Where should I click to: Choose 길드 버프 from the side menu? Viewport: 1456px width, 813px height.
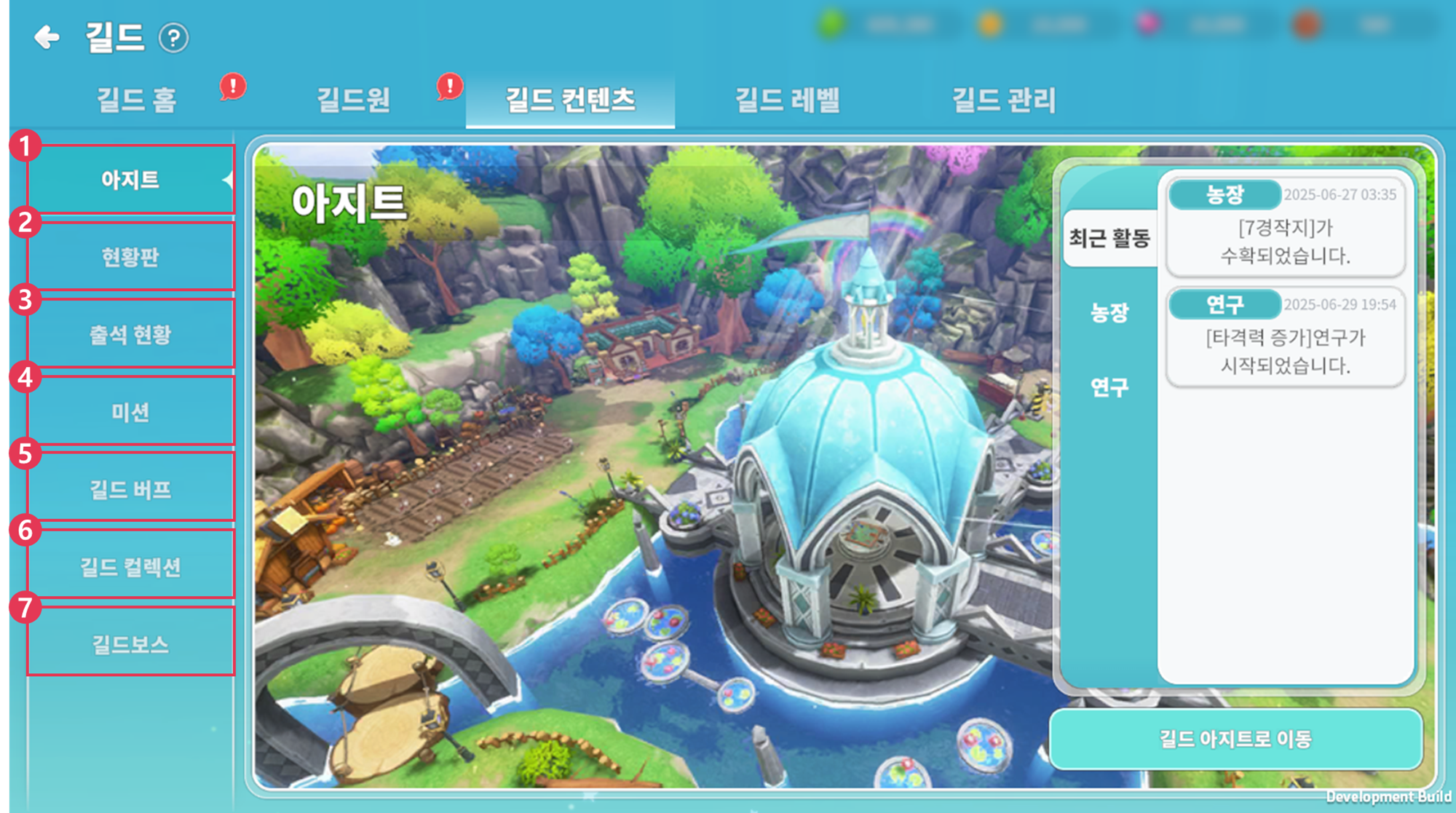click(130, 490)
